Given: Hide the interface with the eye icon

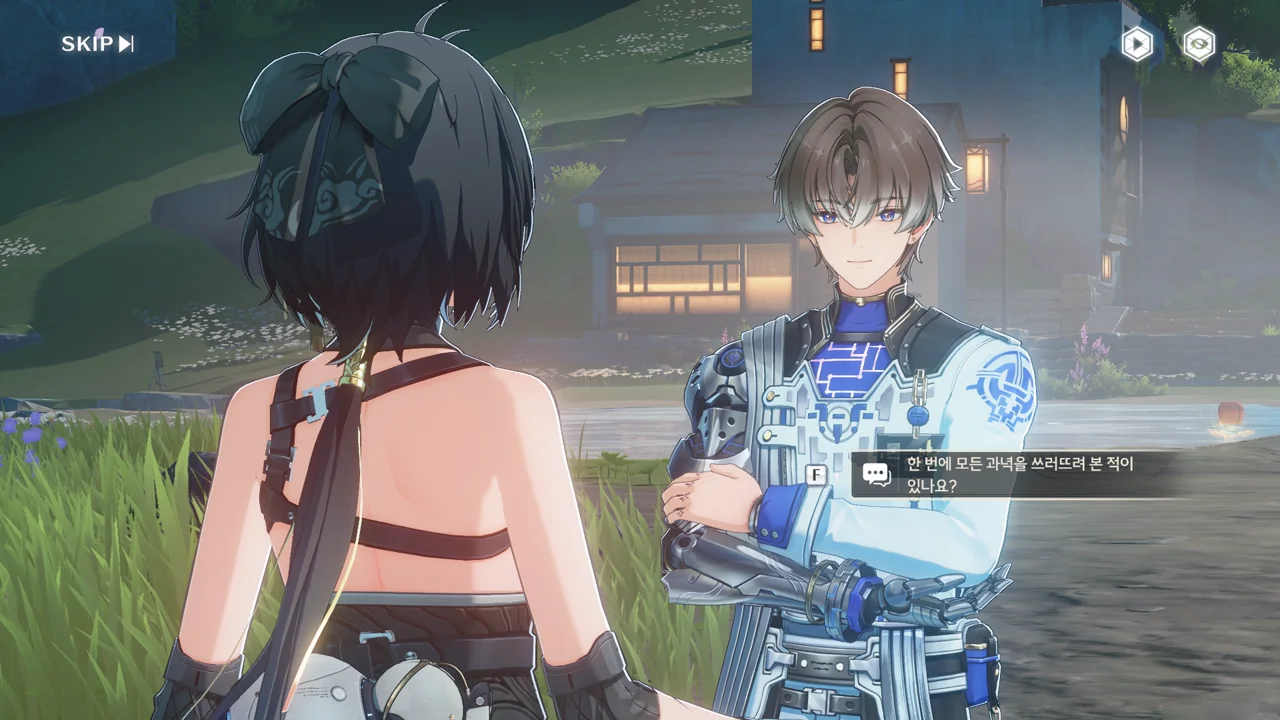Looking at the screenshot, I should (x=1199, y=44).
